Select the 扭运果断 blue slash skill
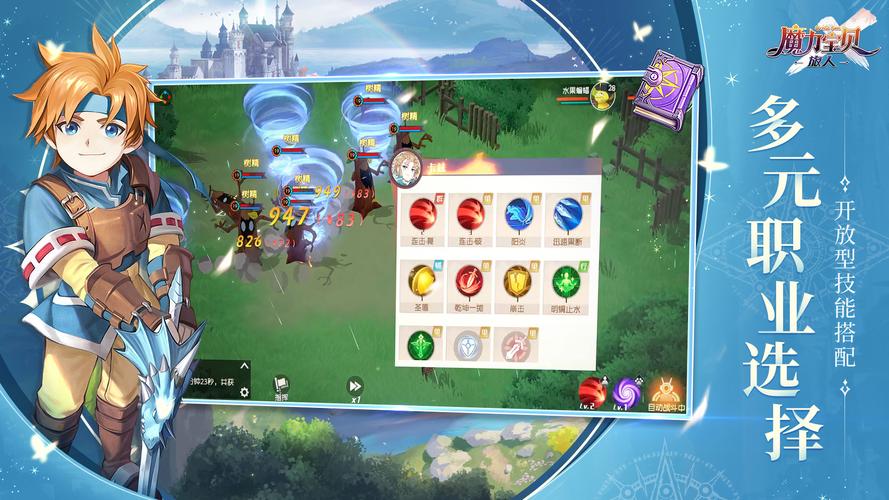The width and height of the screenshot is (889, 500). (565, 212)
